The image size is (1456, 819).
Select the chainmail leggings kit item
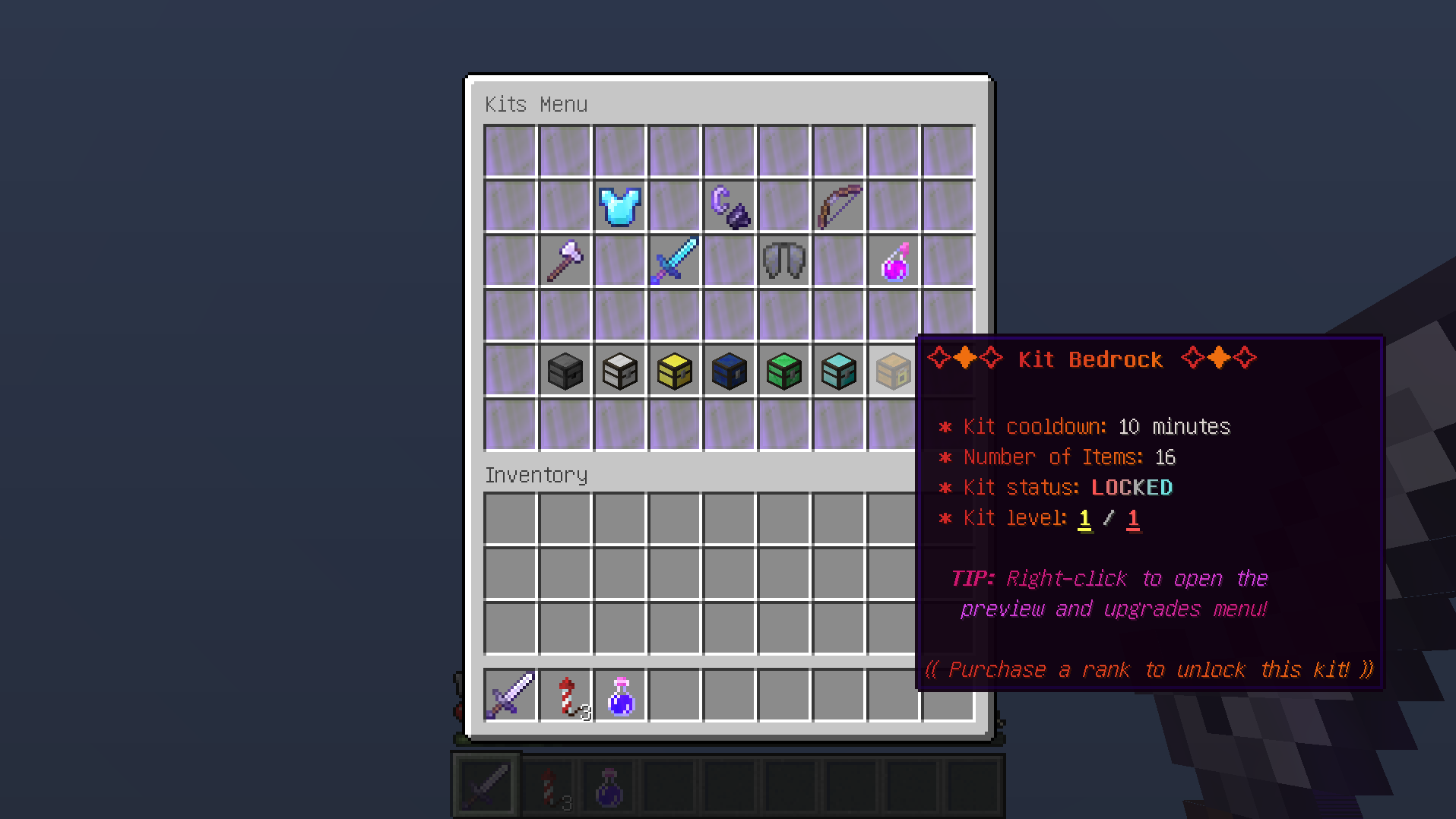[x=783, y=261]
